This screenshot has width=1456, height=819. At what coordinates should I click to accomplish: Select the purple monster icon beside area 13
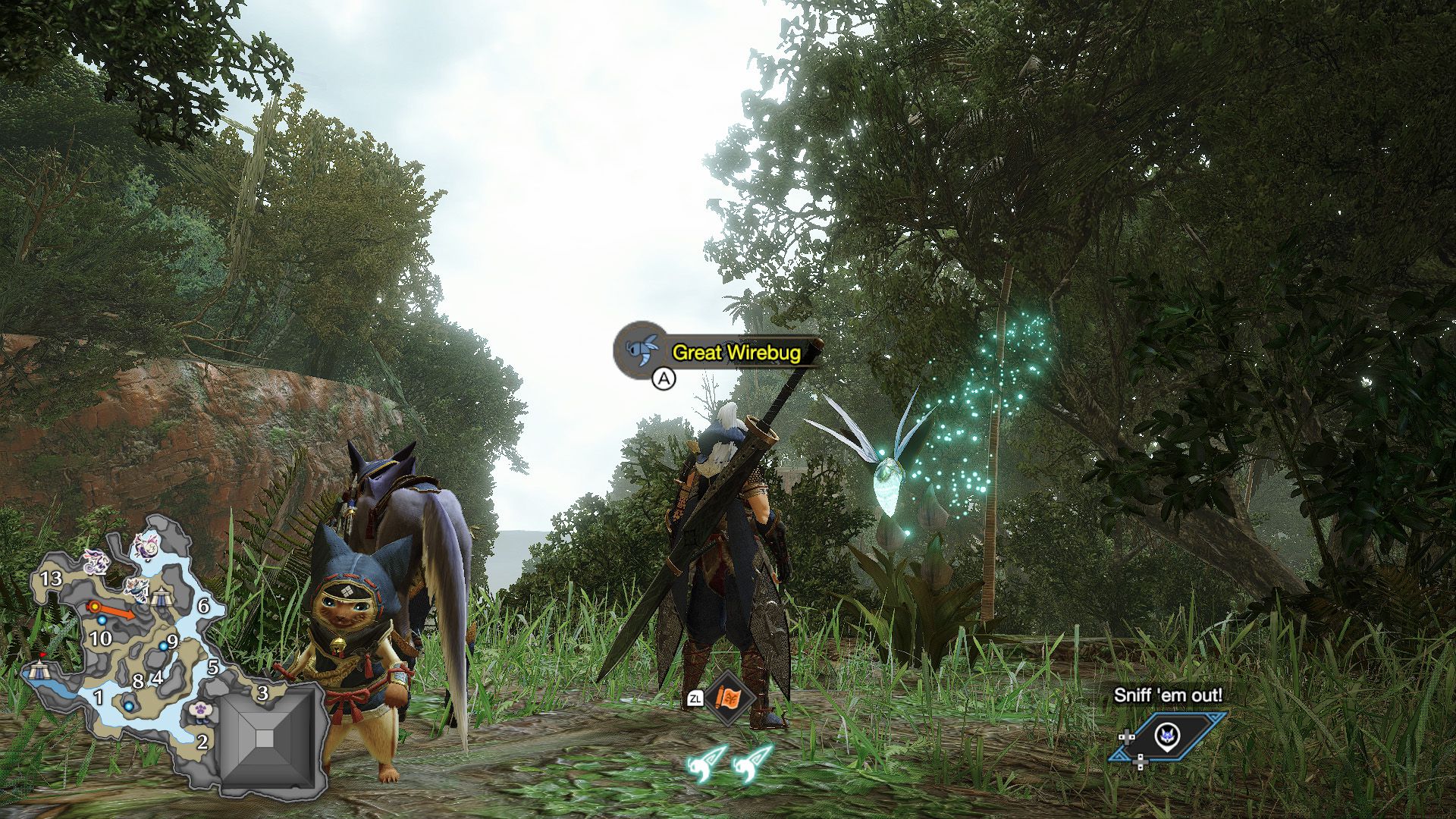click(x=96, y=562)
